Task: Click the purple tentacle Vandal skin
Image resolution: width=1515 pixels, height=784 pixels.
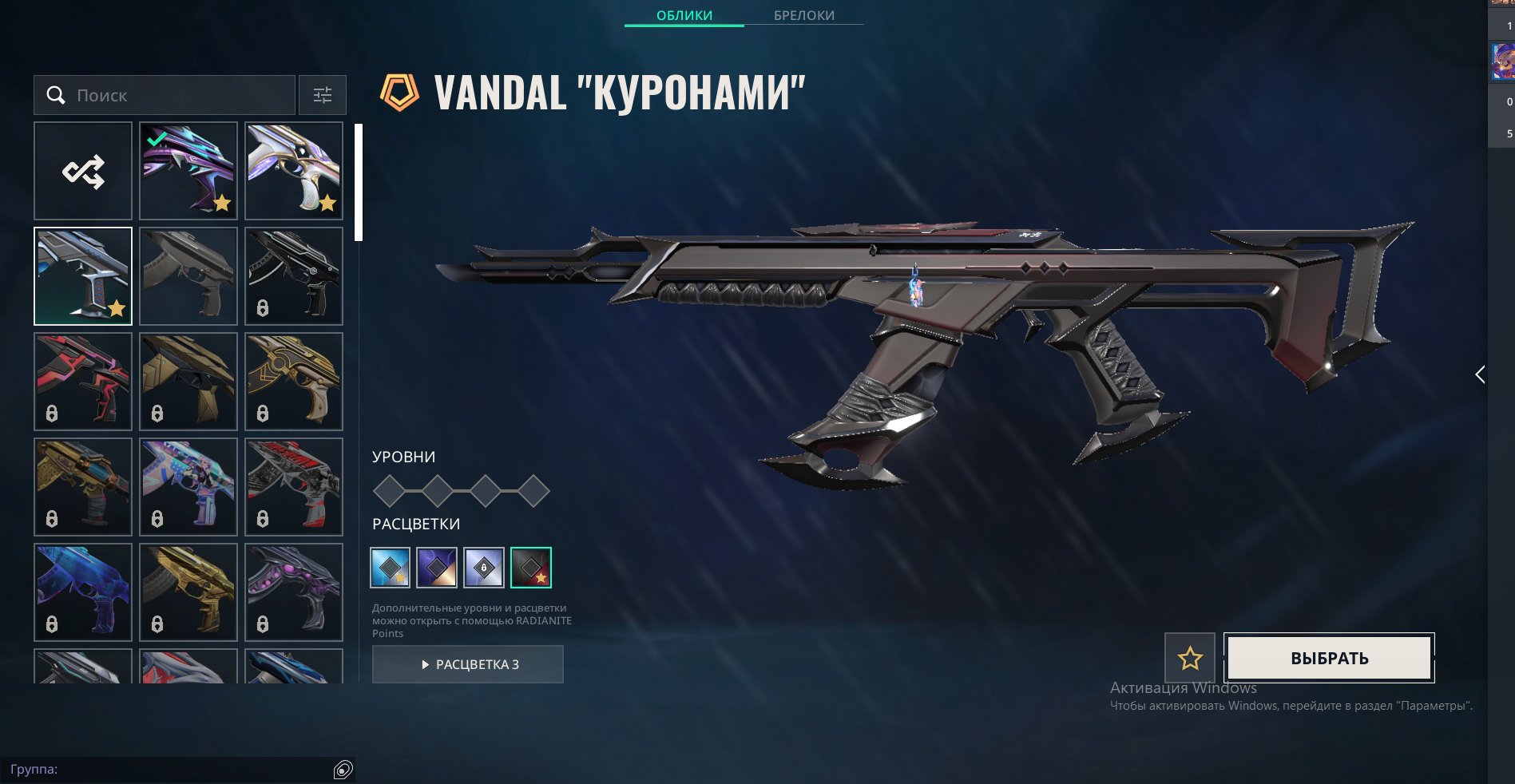Action: click(294, 592)
